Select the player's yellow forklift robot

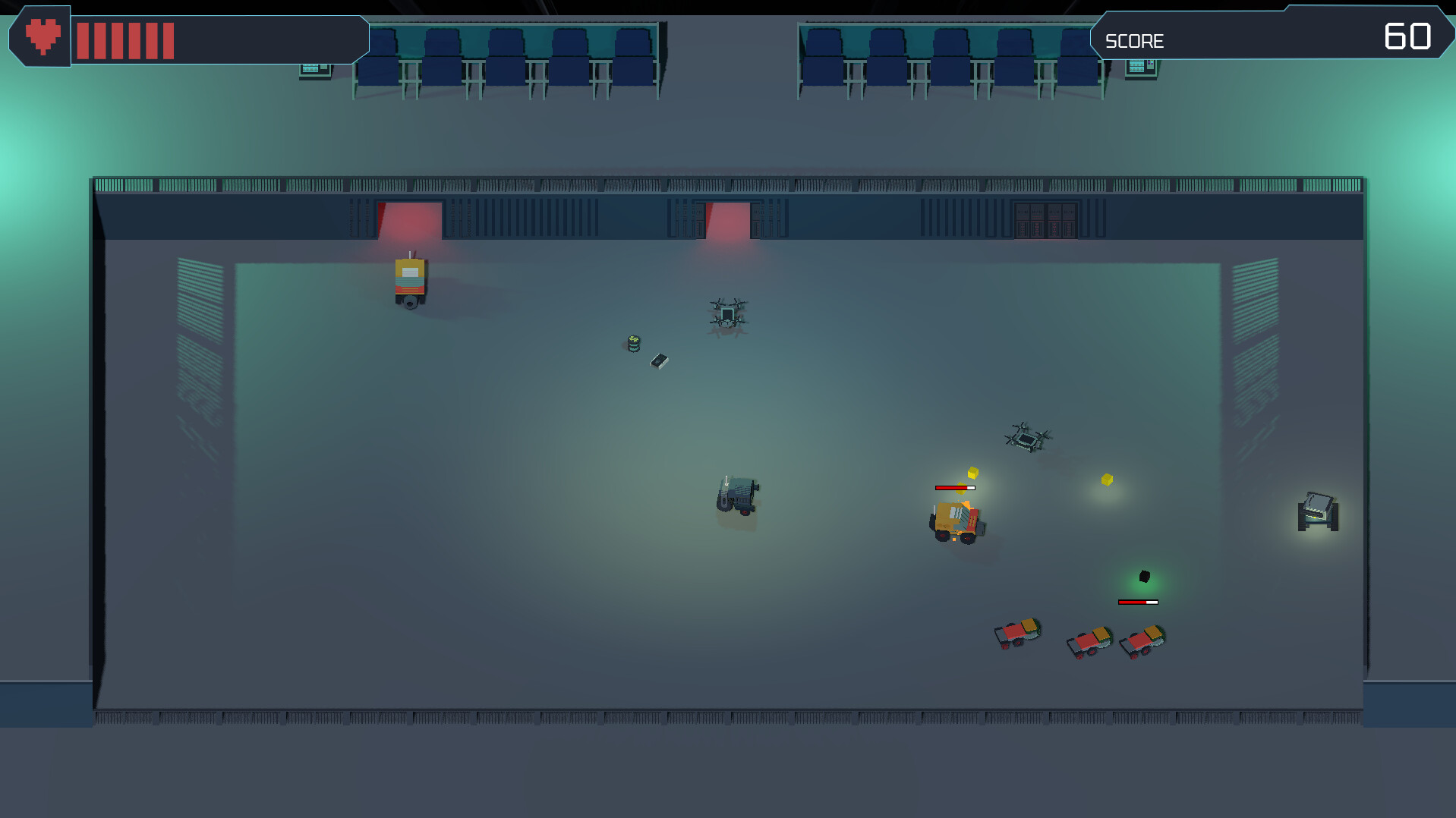(955, 520)
